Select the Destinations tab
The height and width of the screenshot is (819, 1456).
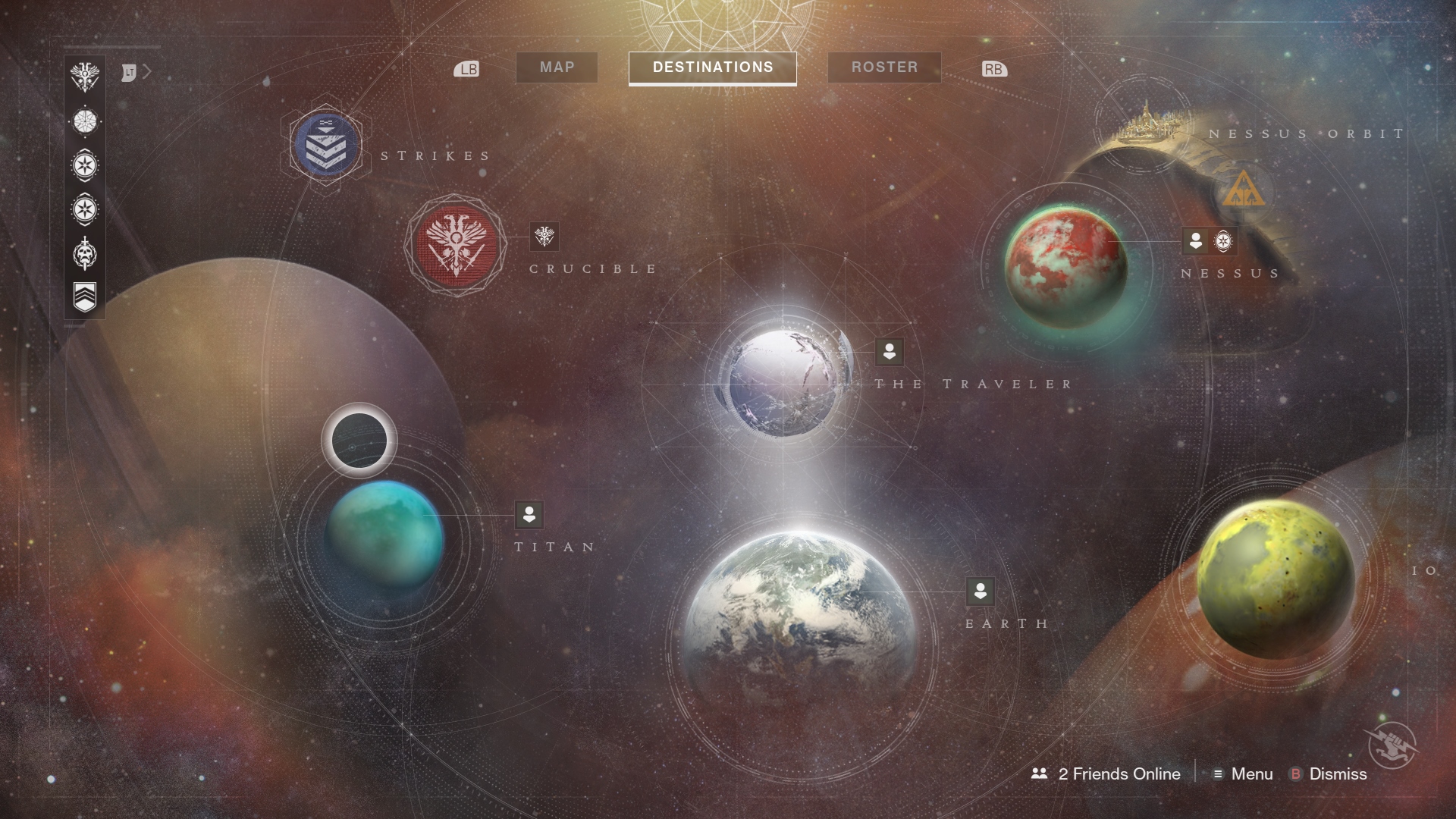pyautogui.click(x=712, y=67)
